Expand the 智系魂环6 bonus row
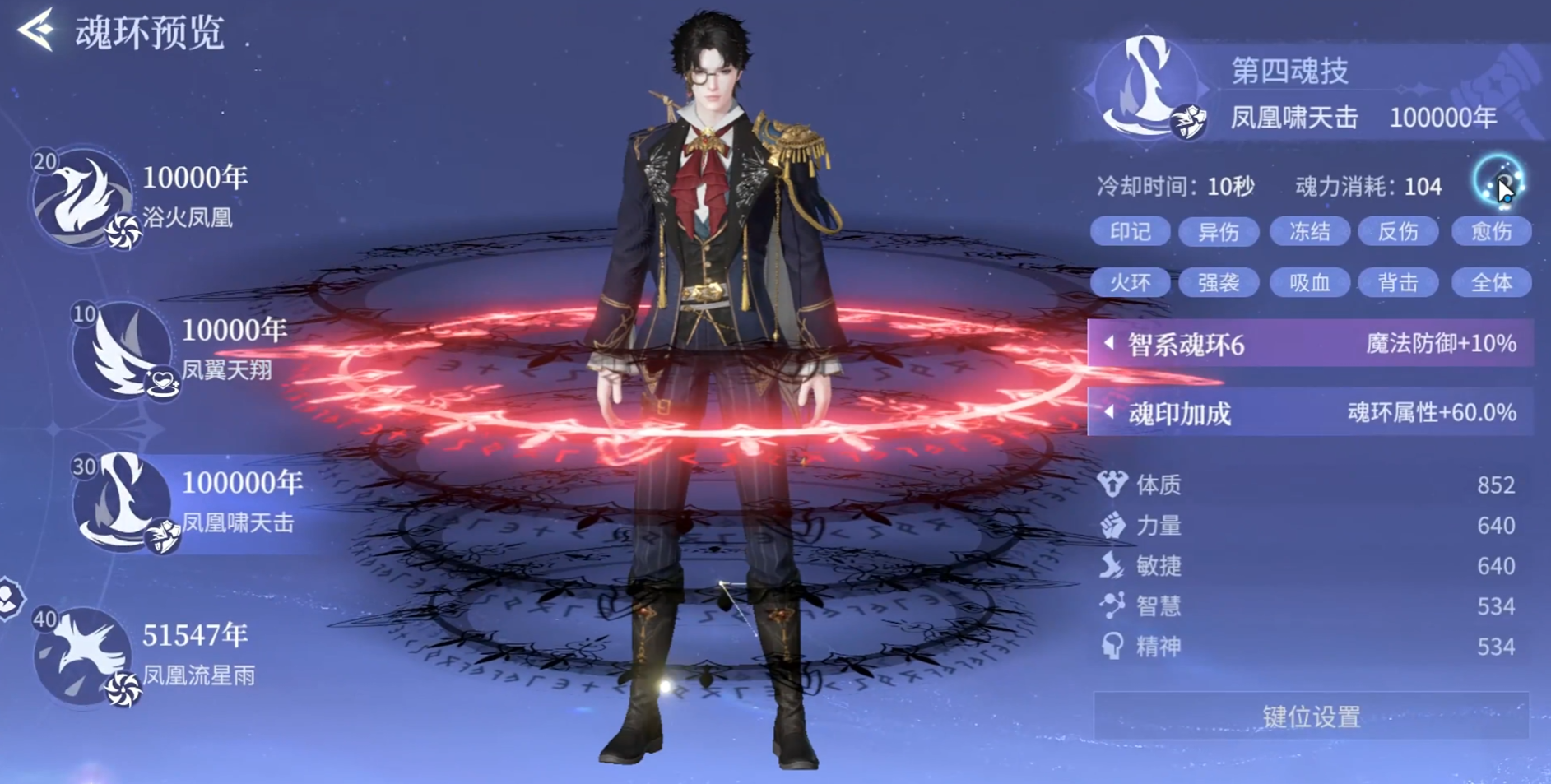This screenshot has height=784, width=1551. coord(1310,344)
